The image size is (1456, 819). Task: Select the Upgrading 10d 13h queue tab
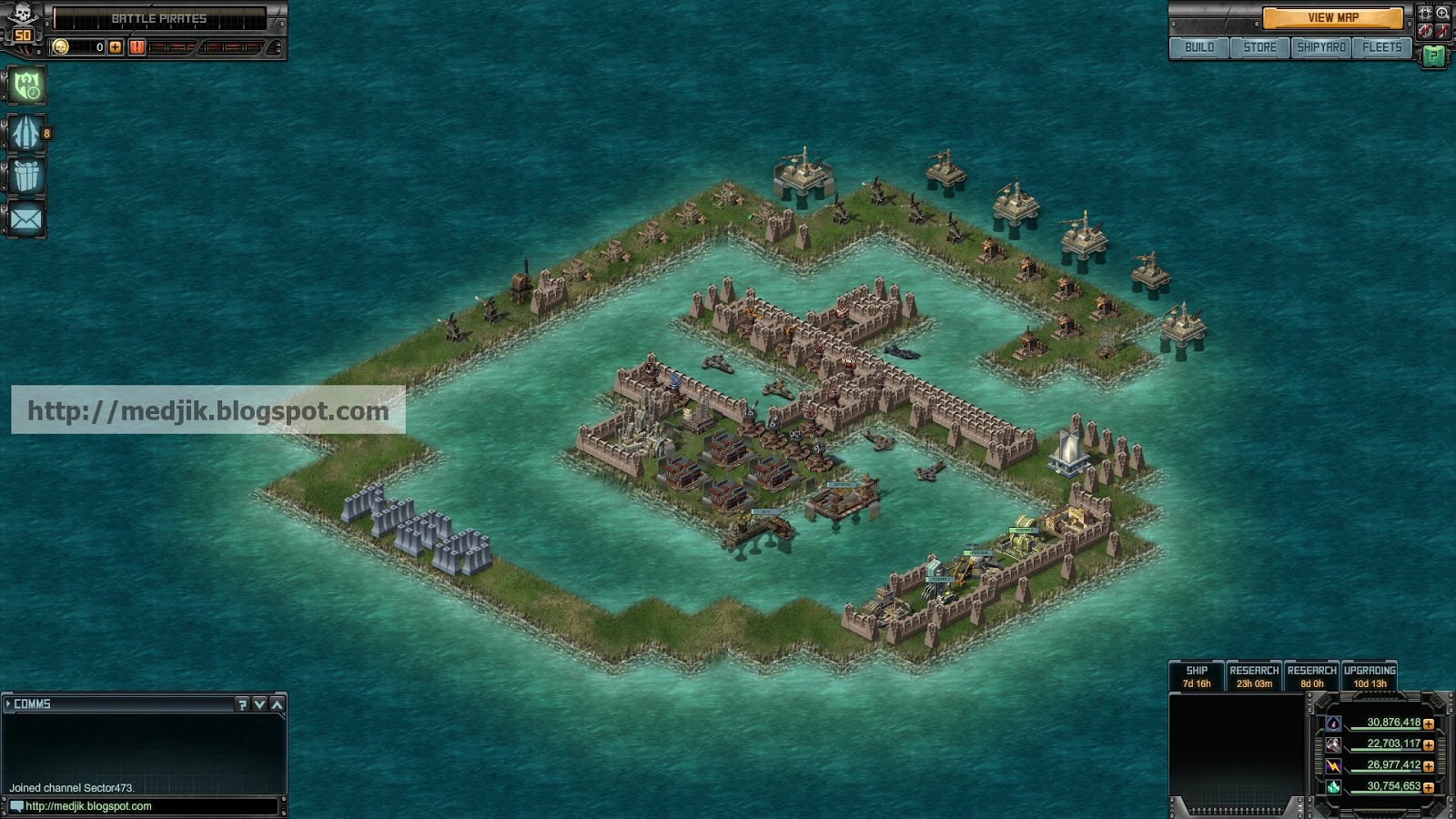coord(1369,676)
